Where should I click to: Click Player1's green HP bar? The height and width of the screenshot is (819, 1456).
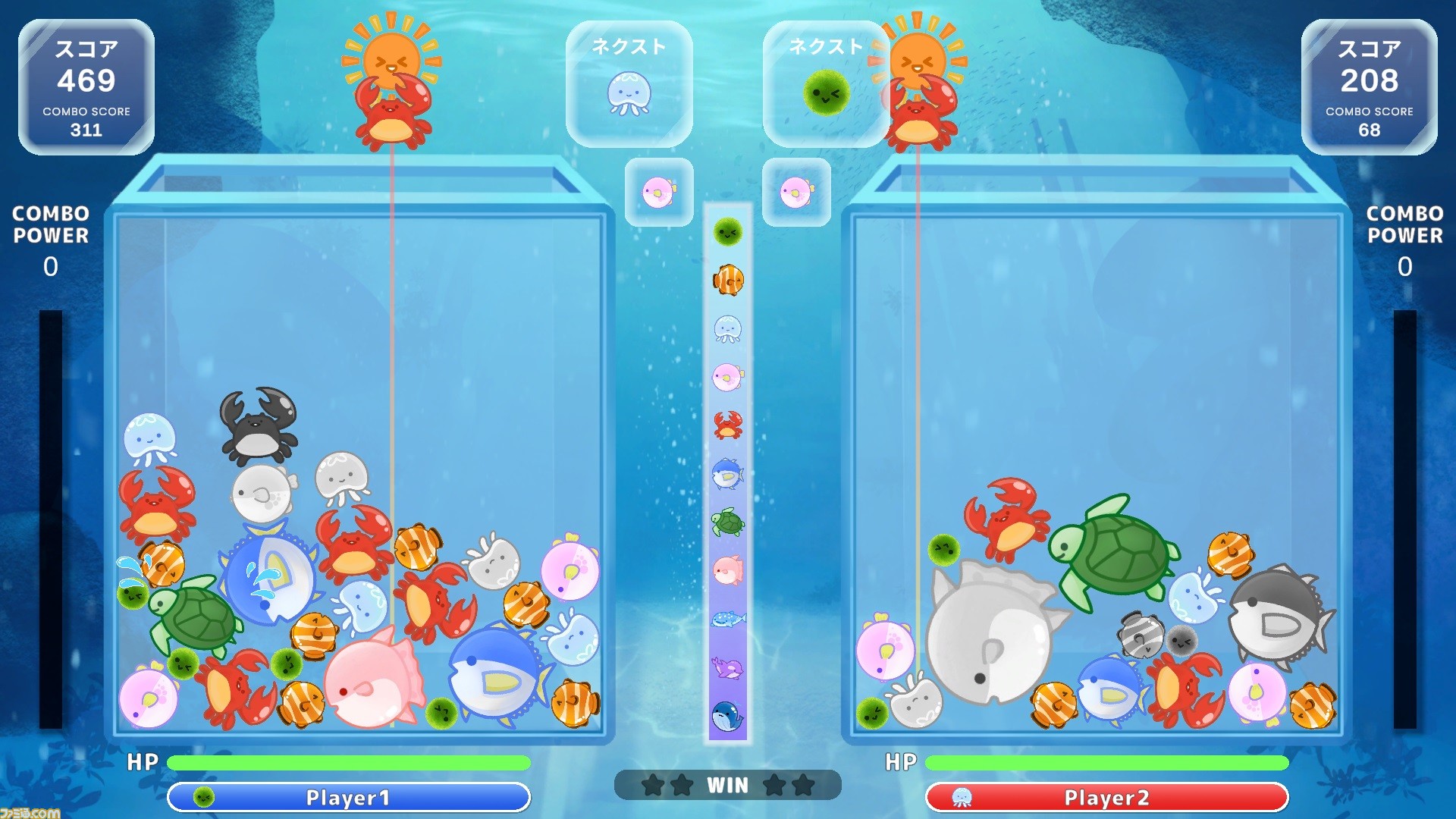coord(347,762)
